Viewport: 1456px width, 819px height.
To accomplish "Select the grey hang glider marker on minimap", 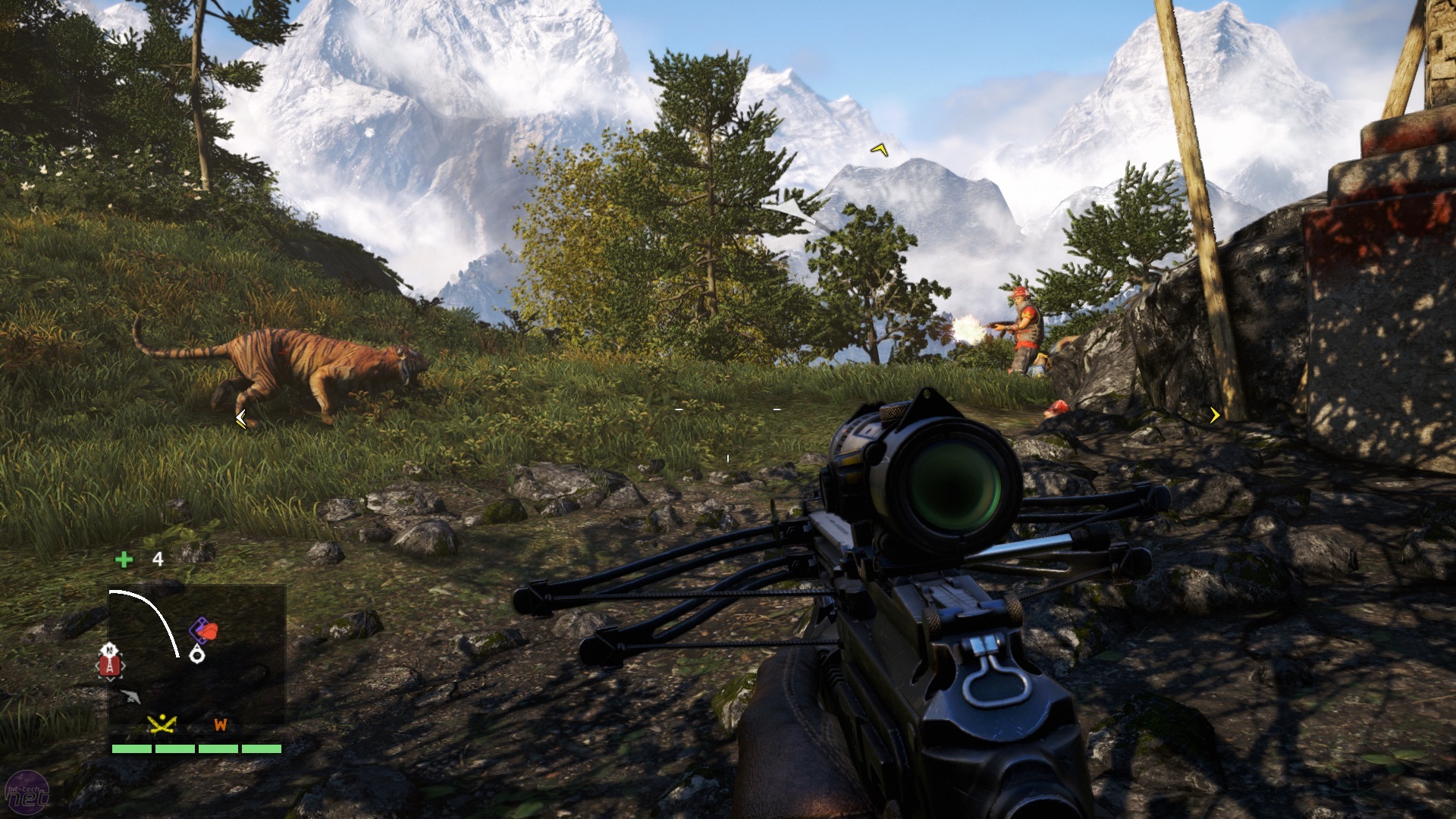I will click(130, 696).
